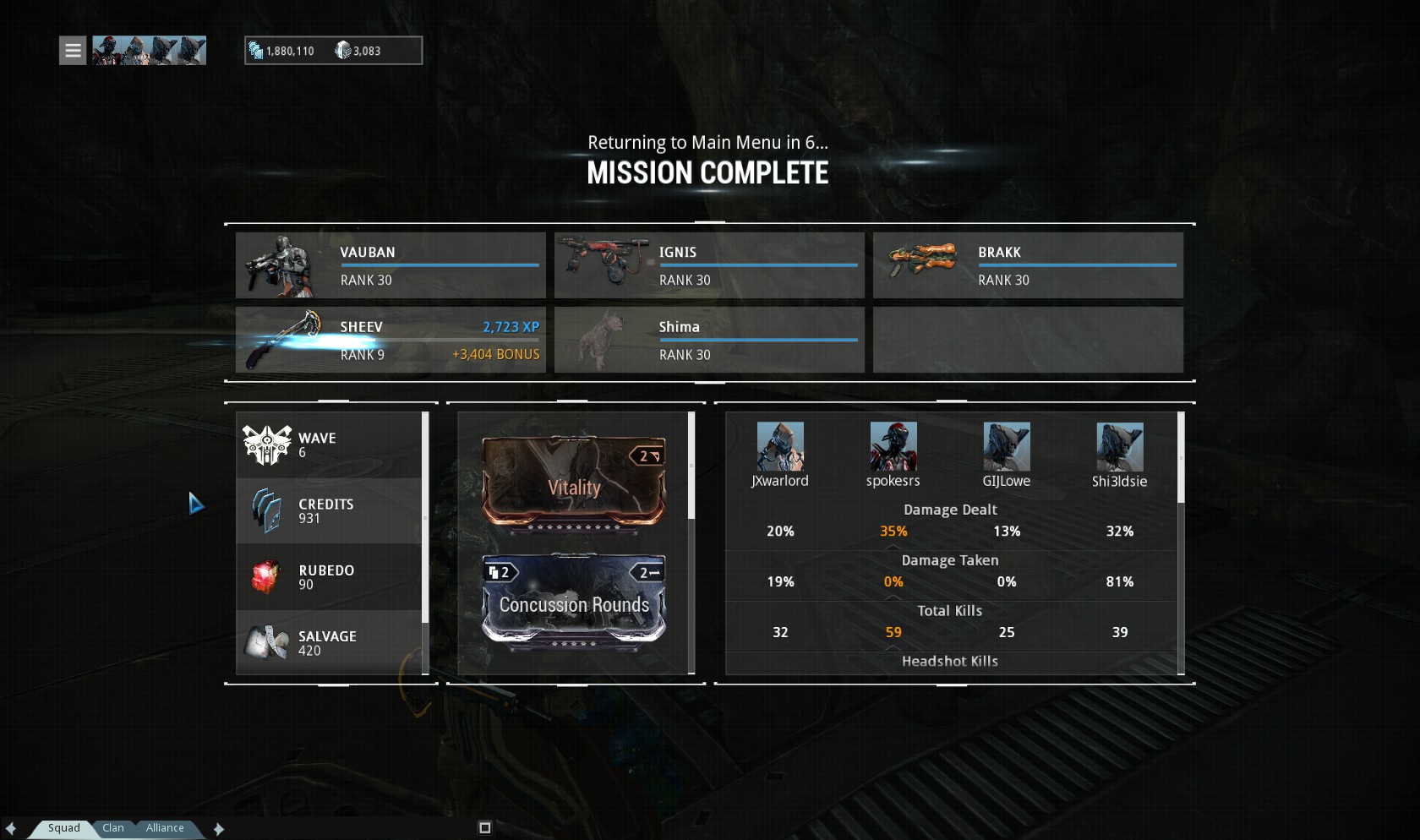Screen dimensions: 1420x840
Task: Select Shi3ldsie's player avatar
Action: pos(1120,447)
